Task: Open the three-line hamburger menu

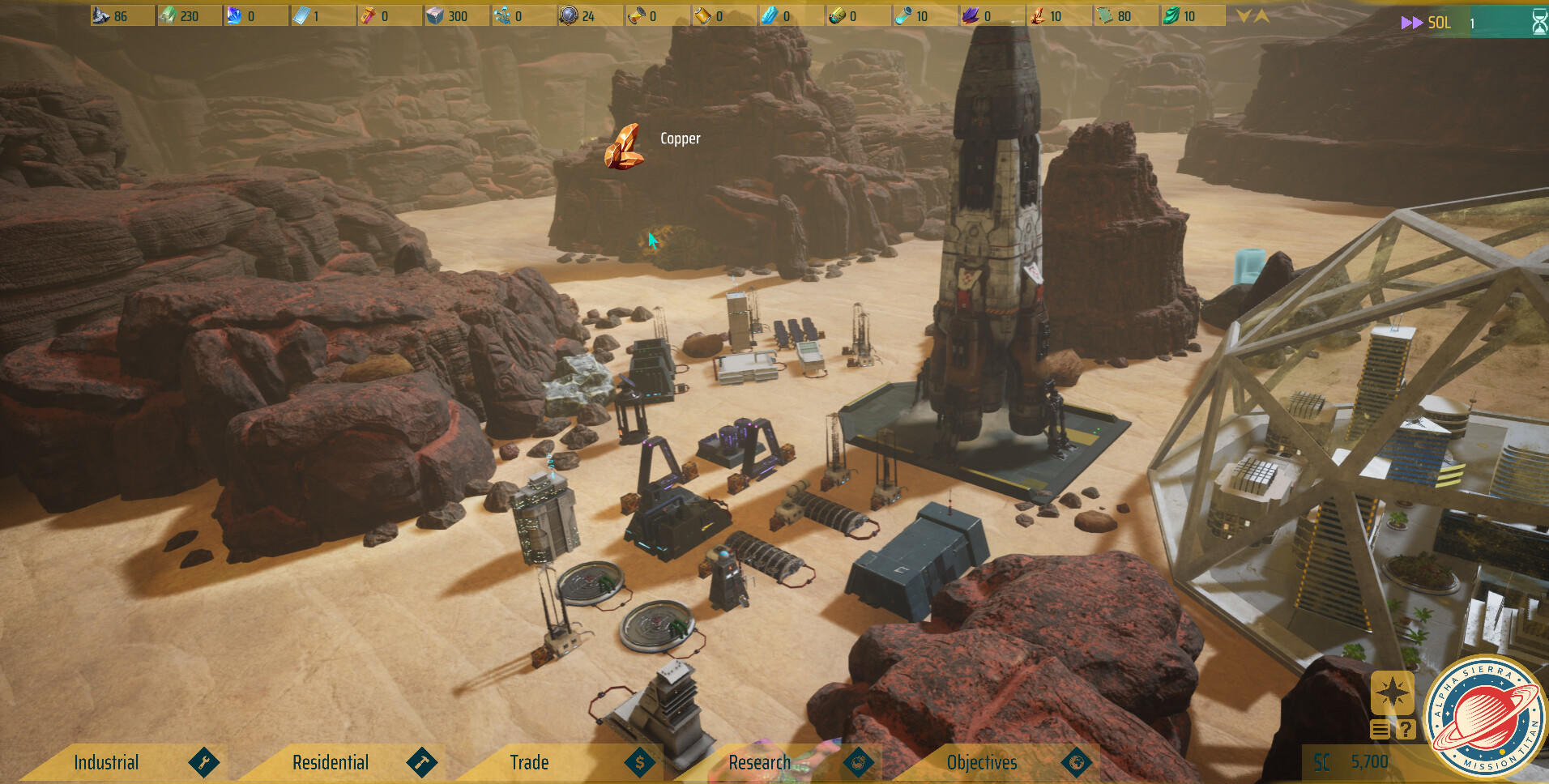Action: [1380, 730]
